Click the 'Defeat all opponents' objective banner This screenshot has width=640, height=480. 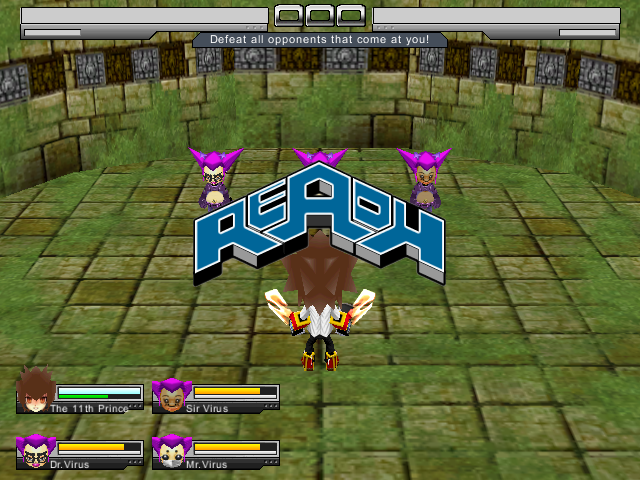tap(320, 40)
